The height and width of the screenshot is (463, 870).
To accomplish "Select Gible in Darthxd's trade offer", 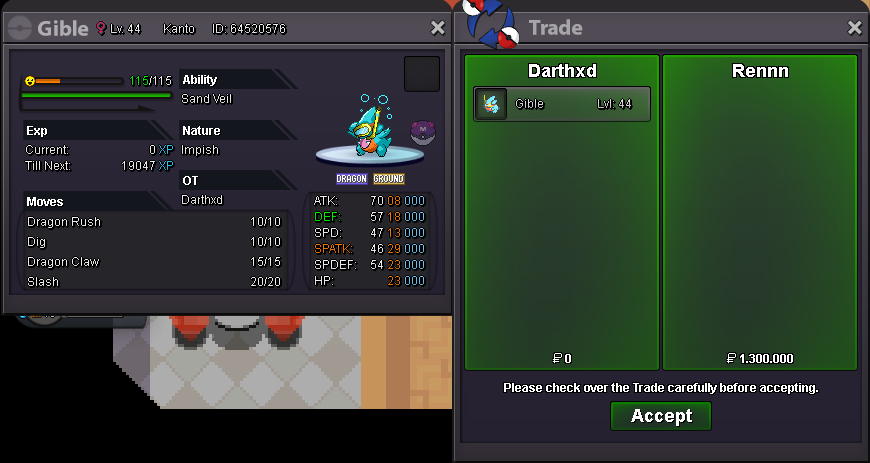I will tap(562, 104).
